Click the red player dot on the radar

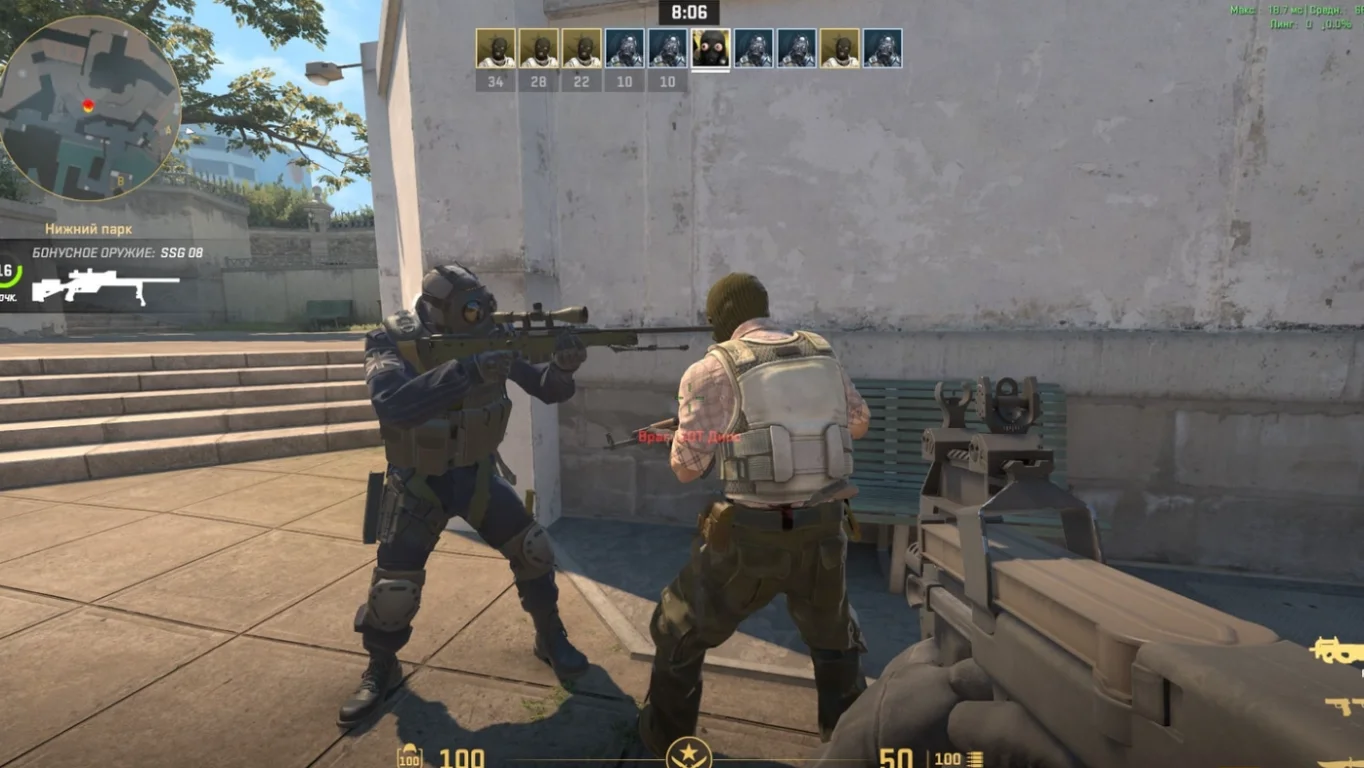[x=87, y=104]
